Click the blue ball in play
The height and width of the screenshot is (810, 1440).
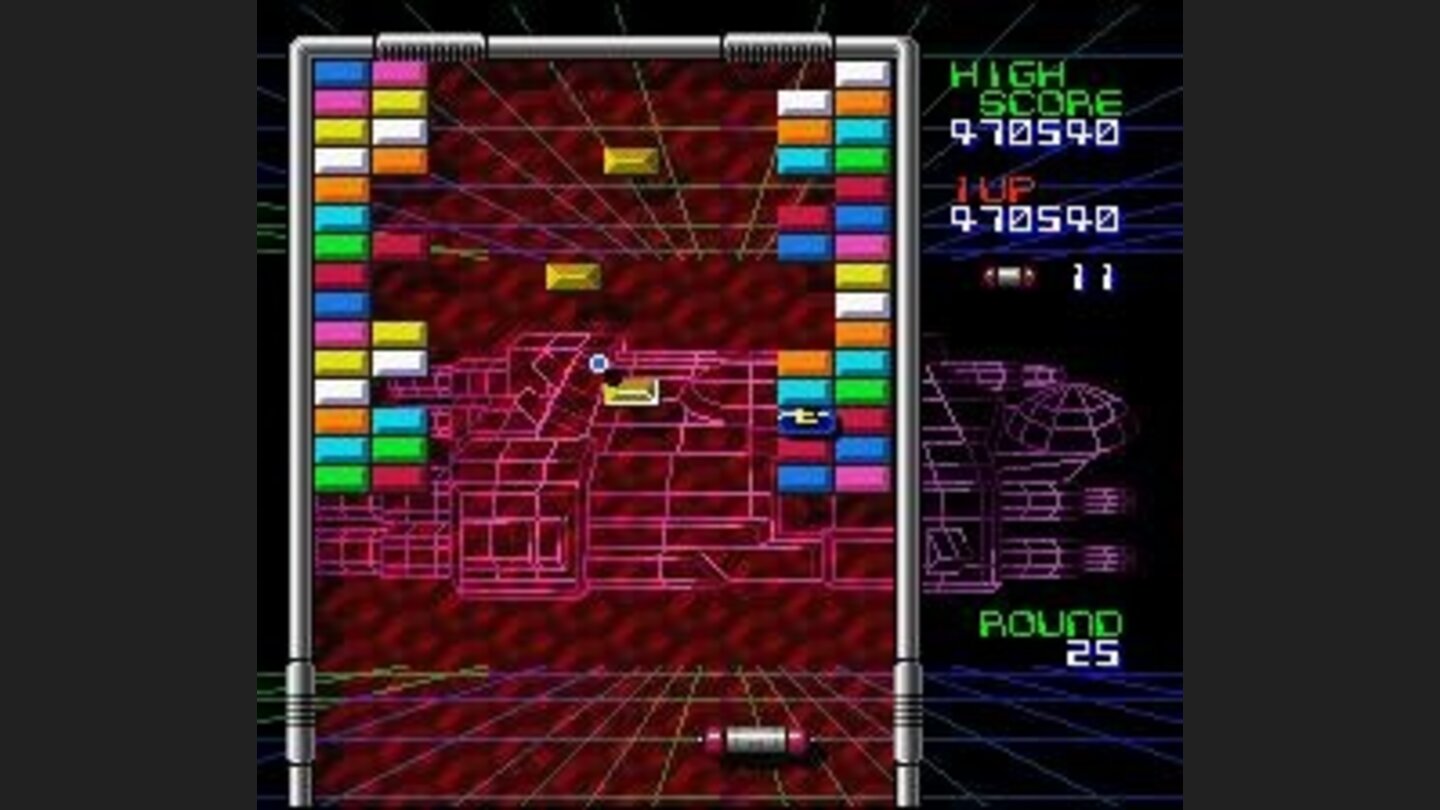(x=599, y=361)
